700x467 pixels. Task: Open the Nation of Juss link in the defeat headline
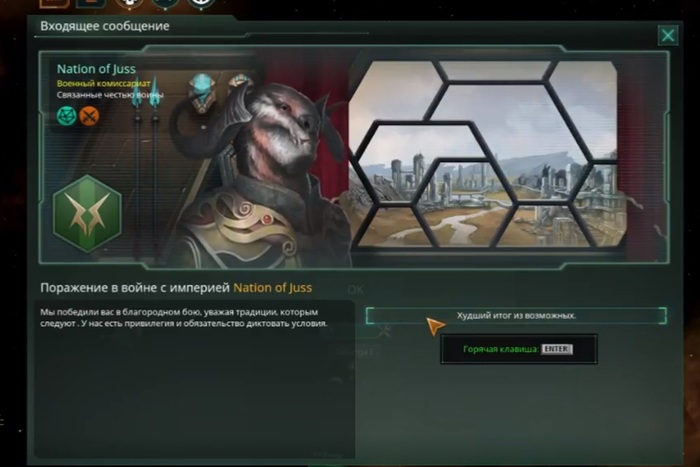click(273, 288)
